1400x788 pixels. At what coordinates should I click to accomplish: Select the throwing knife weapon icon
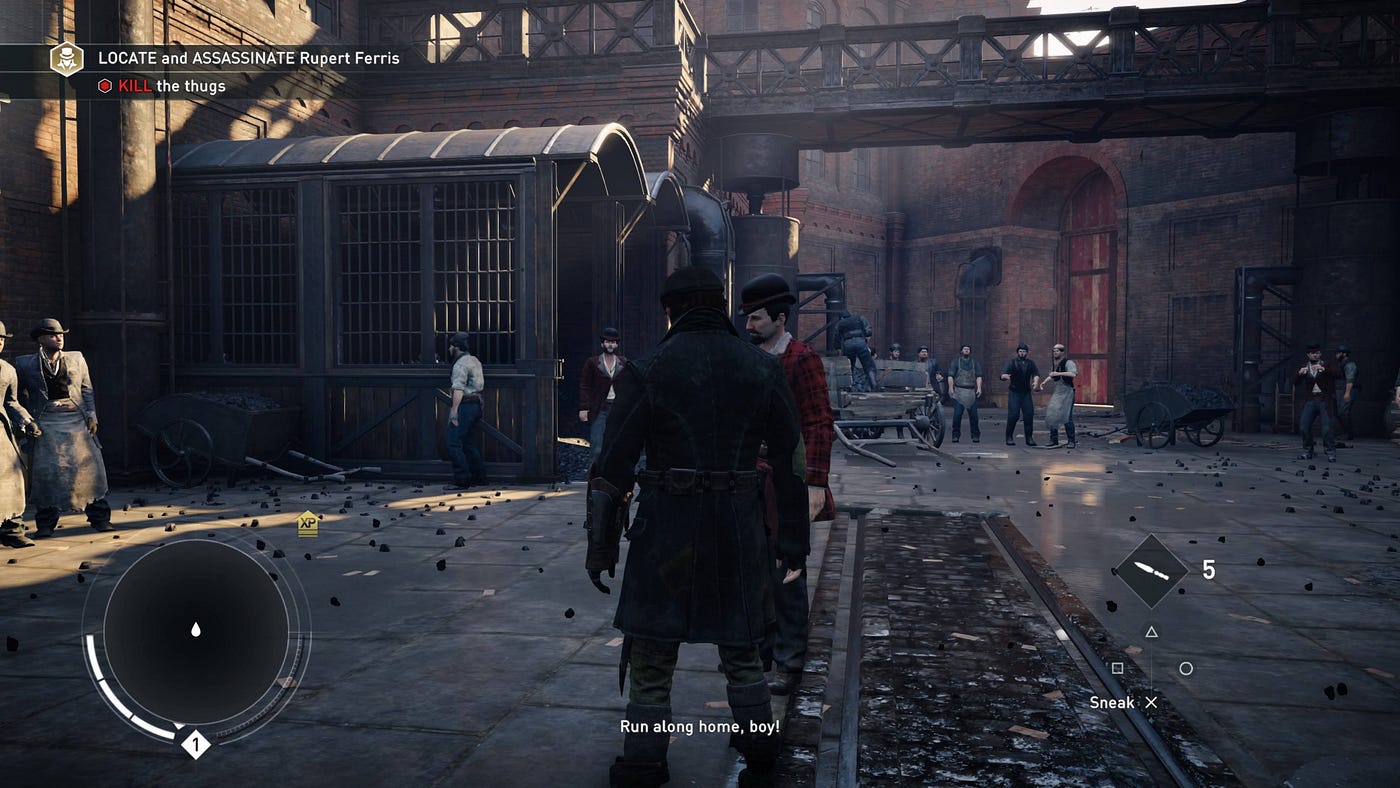1151,570
